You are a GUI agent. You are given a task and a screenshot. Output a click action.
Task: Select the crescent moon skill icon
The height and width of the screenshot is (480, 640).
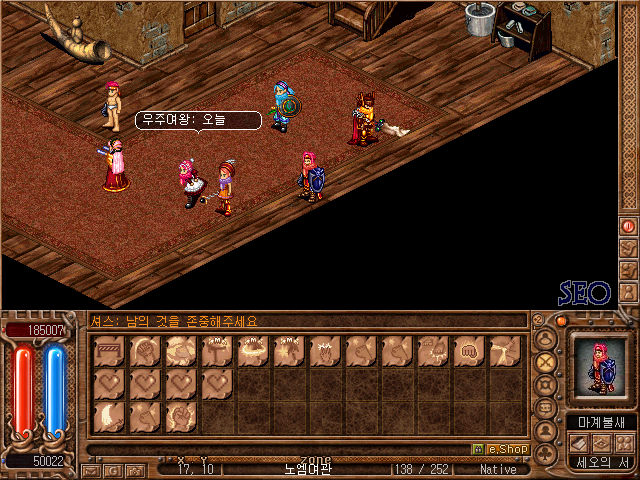tap(109, 416)
